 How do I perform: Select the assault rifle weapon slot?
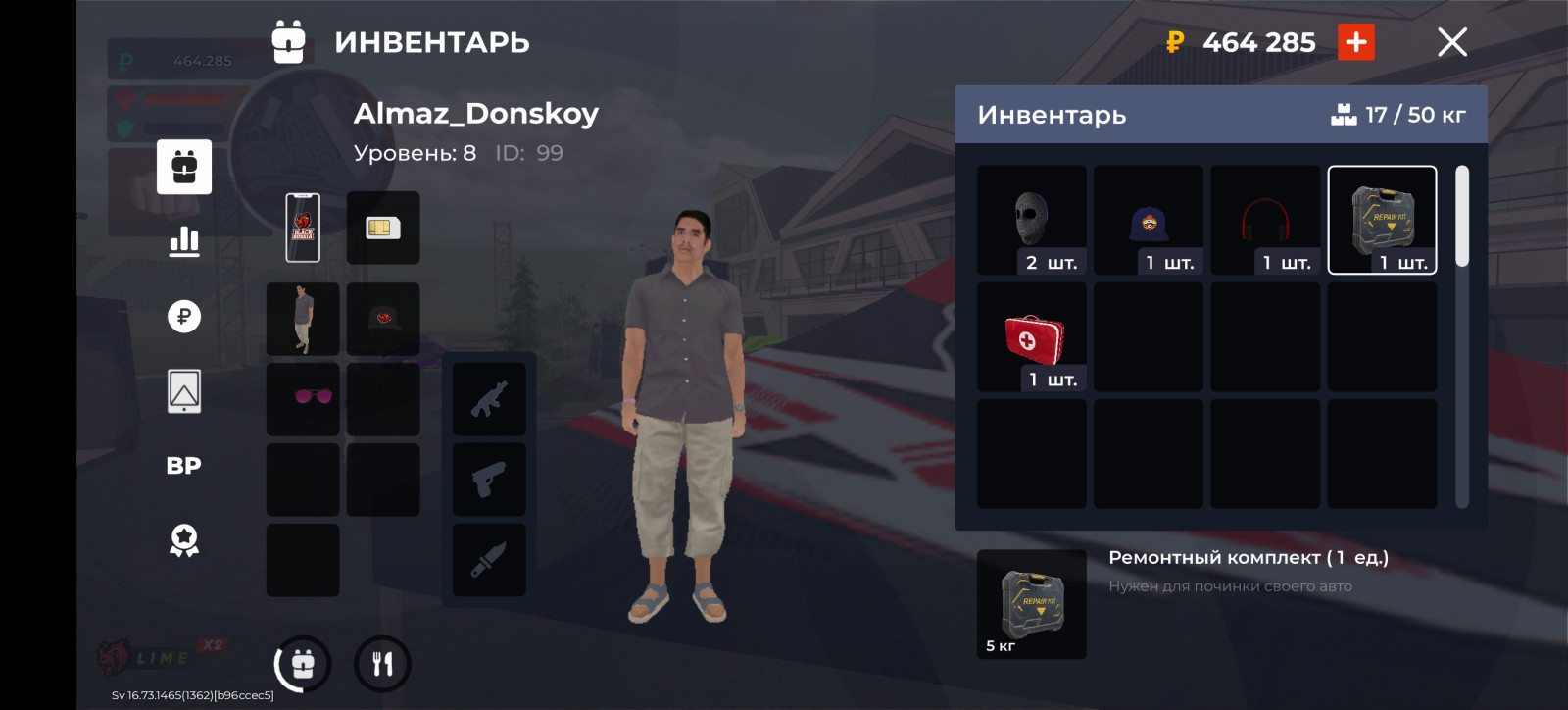[489, 399]
